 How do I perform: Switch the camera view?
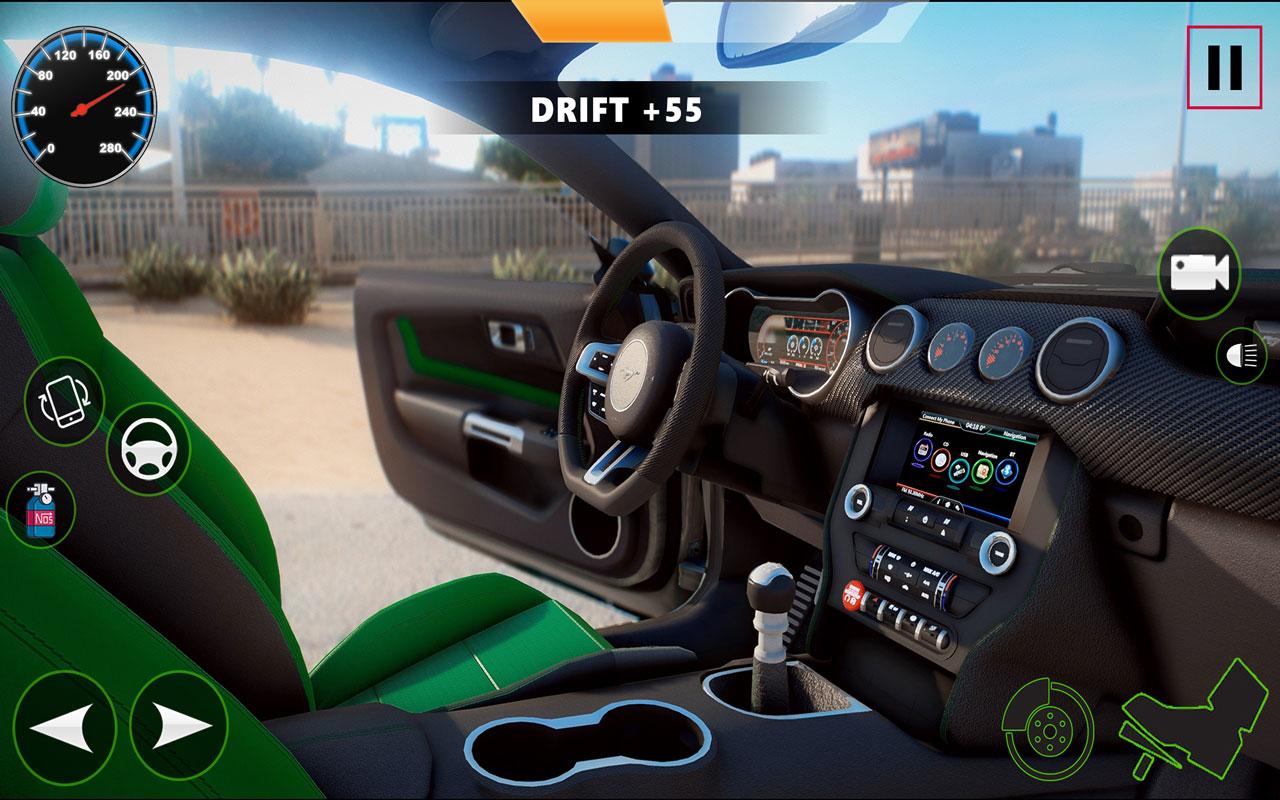[x=1199, y=273]
